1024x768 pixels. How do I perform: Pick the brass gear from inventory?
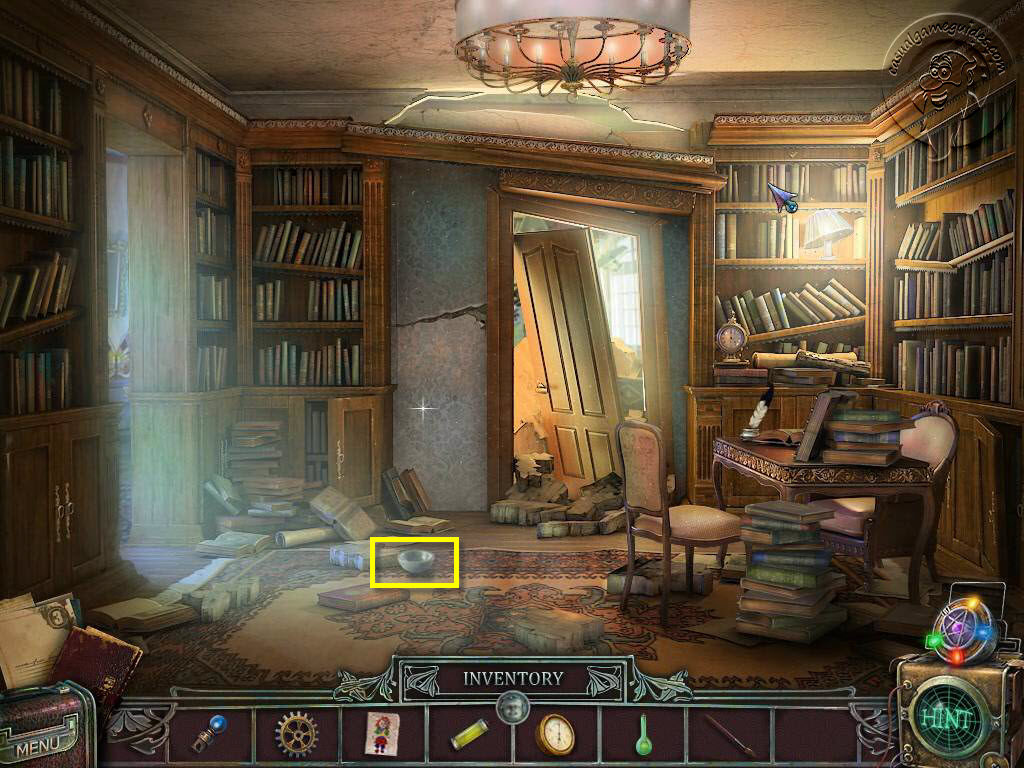click(296, 734)
